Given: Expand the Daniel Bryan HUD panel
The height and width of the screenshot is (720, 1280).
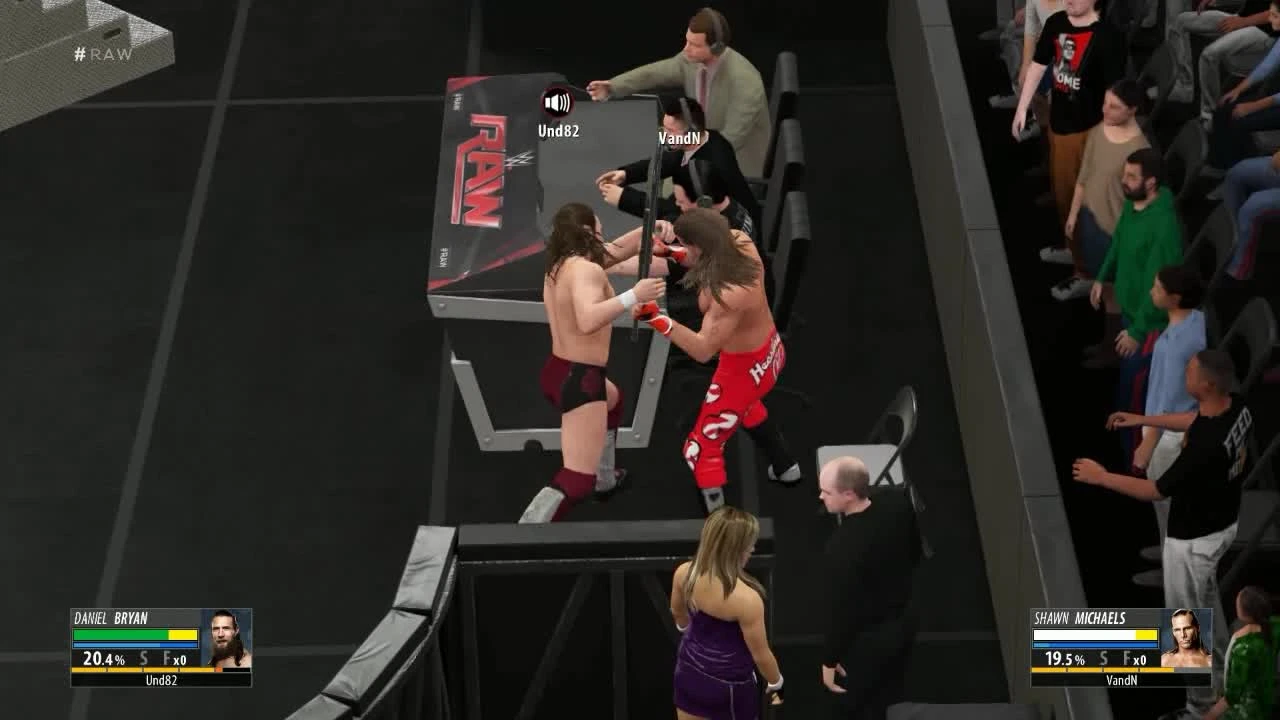Looking at the screenshot, I should coord(160,646).
